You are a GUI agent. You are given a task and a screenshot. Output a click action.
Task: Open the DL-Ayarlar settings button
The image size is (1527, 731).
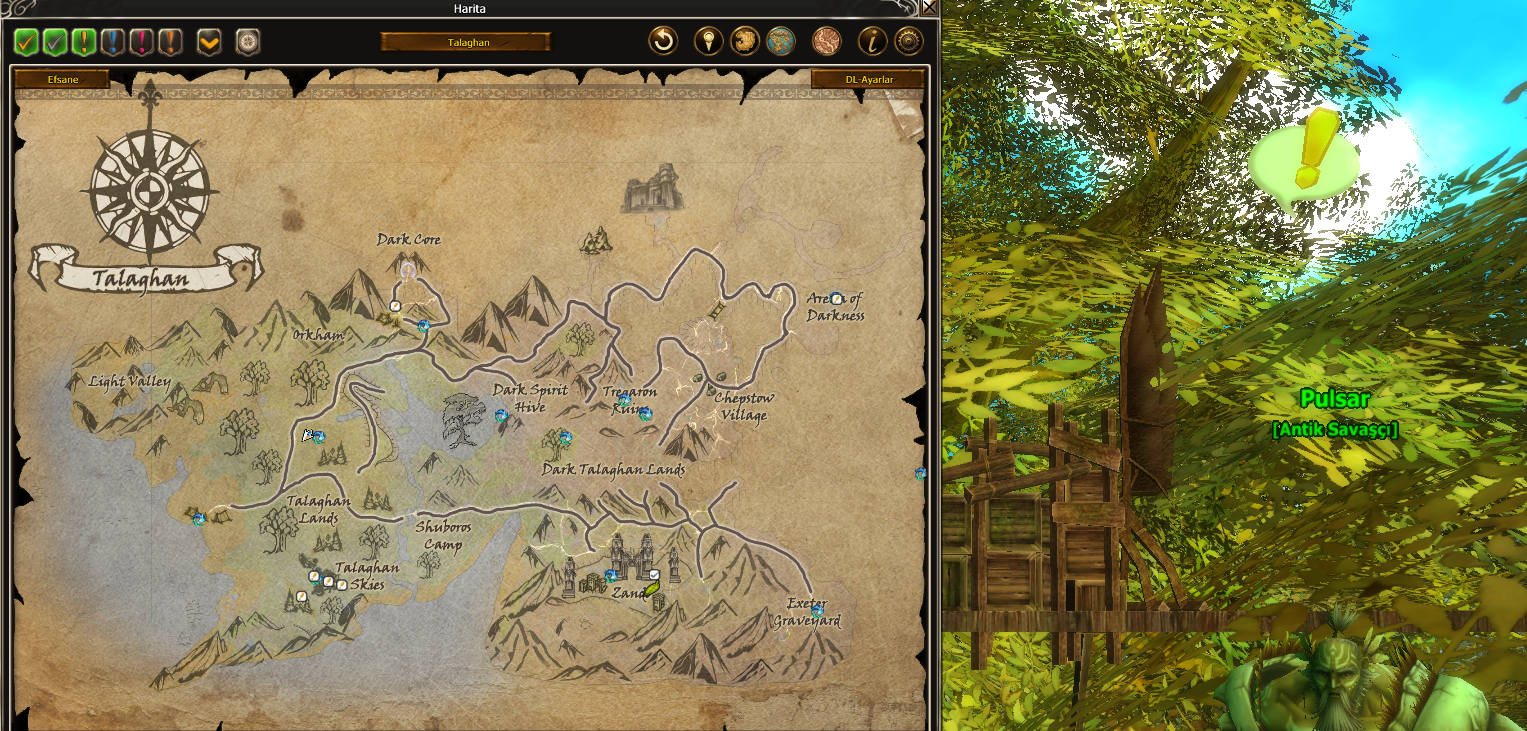pos(868,79)
